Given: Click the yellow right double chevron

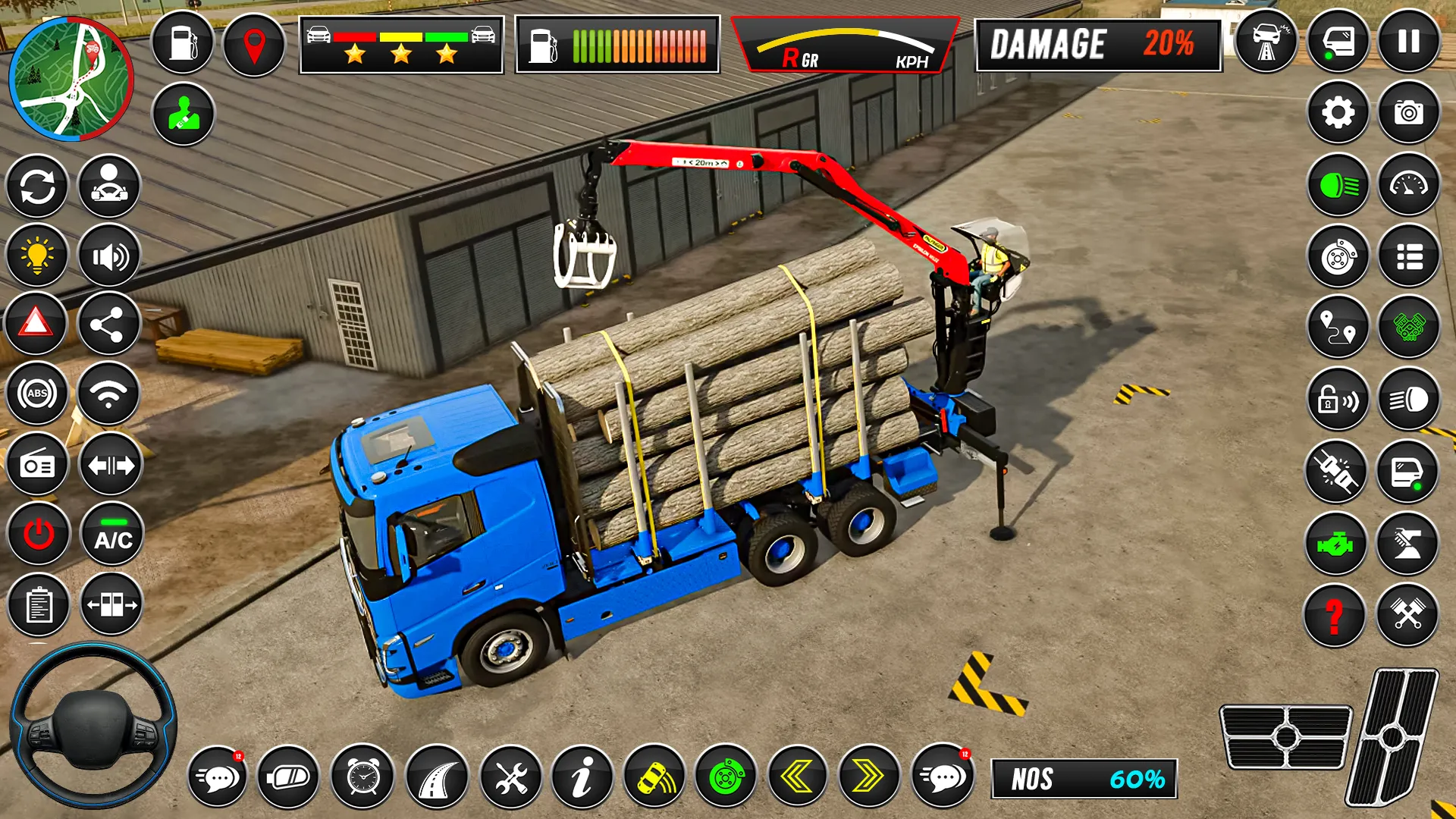Looking at the screenshot, I should click(x=871, y=777).
